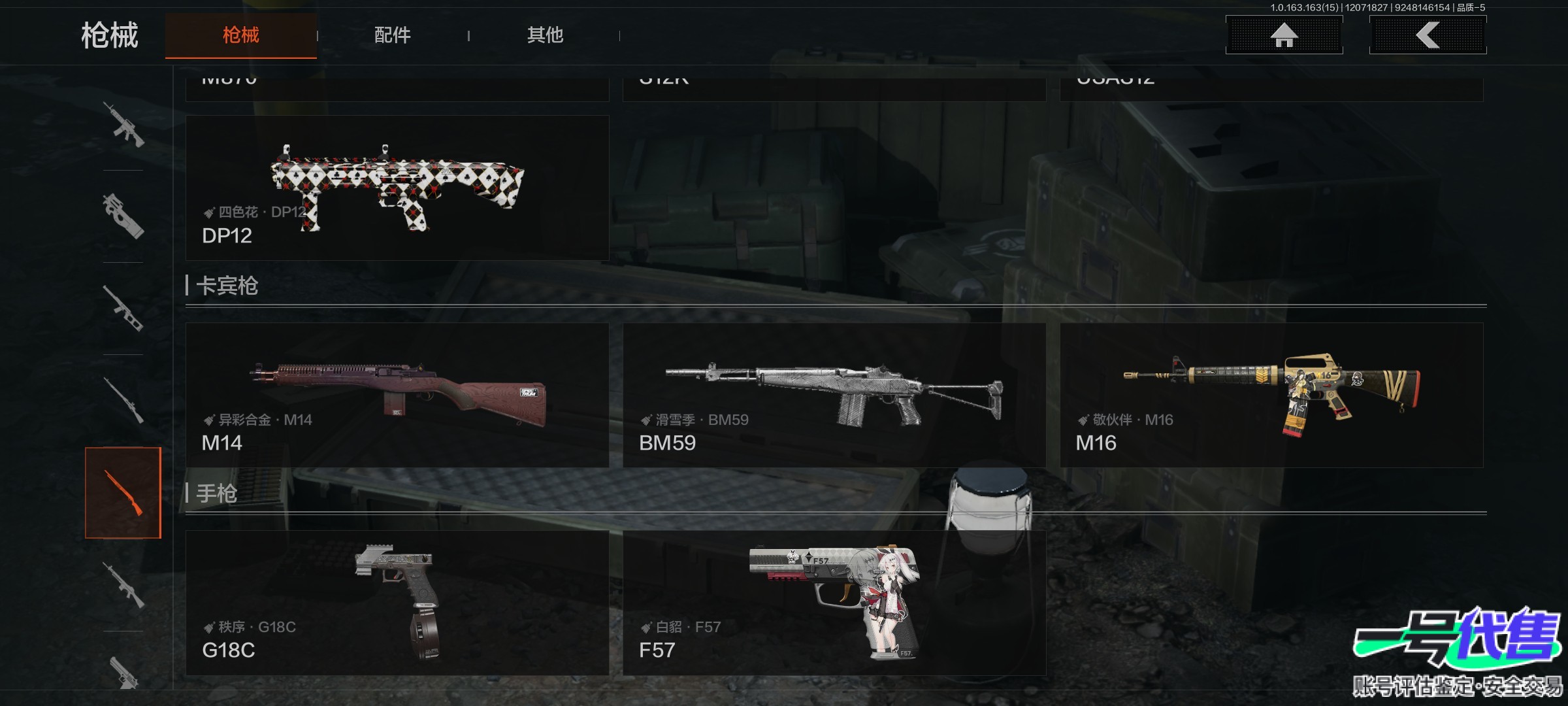The height and width of the screenshot is (706, 1568).
Task: Select the highlighted orange shotgun category
Action: 123,493
